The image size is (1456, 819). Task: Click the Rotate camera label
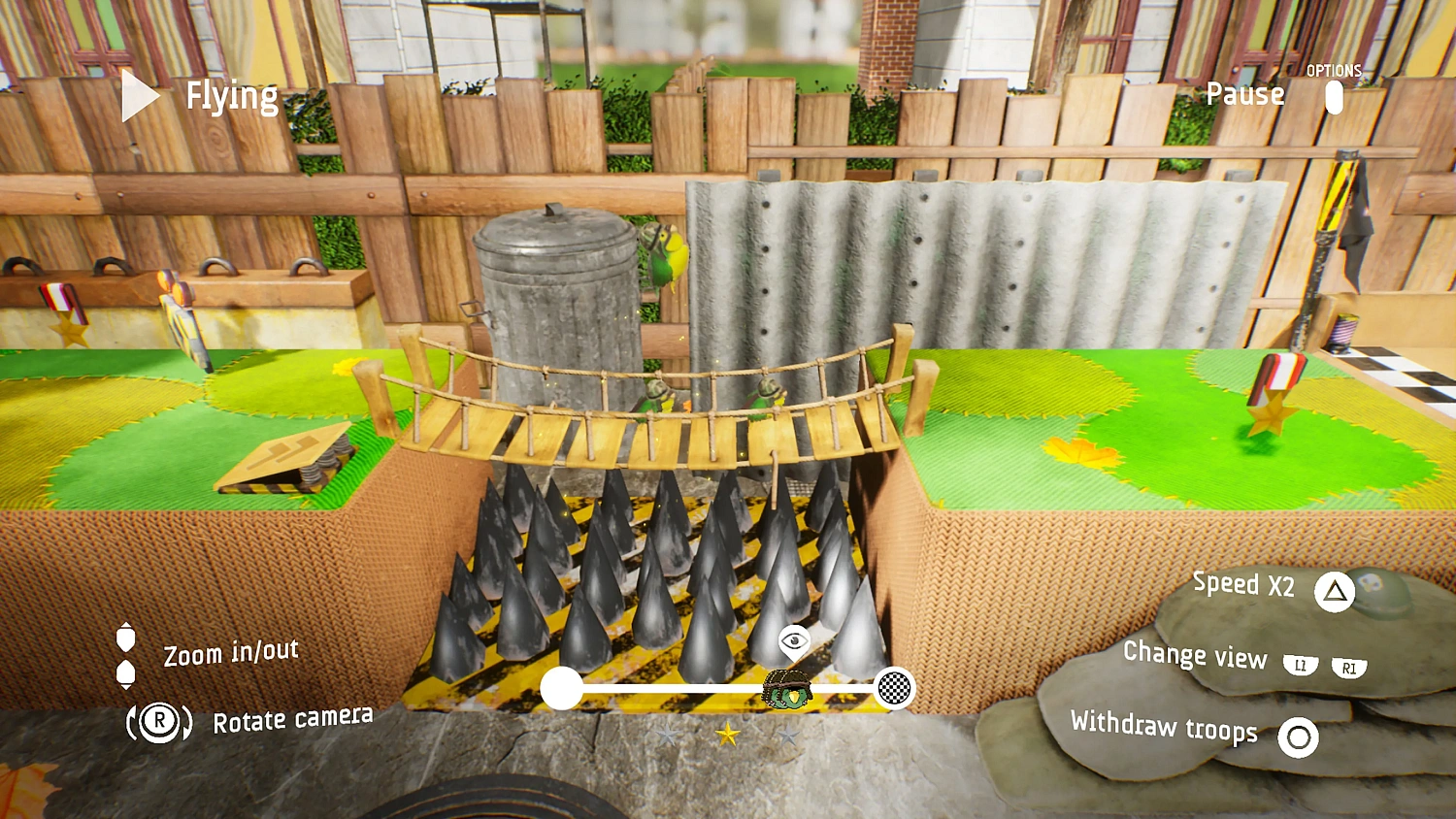point(292,720)
